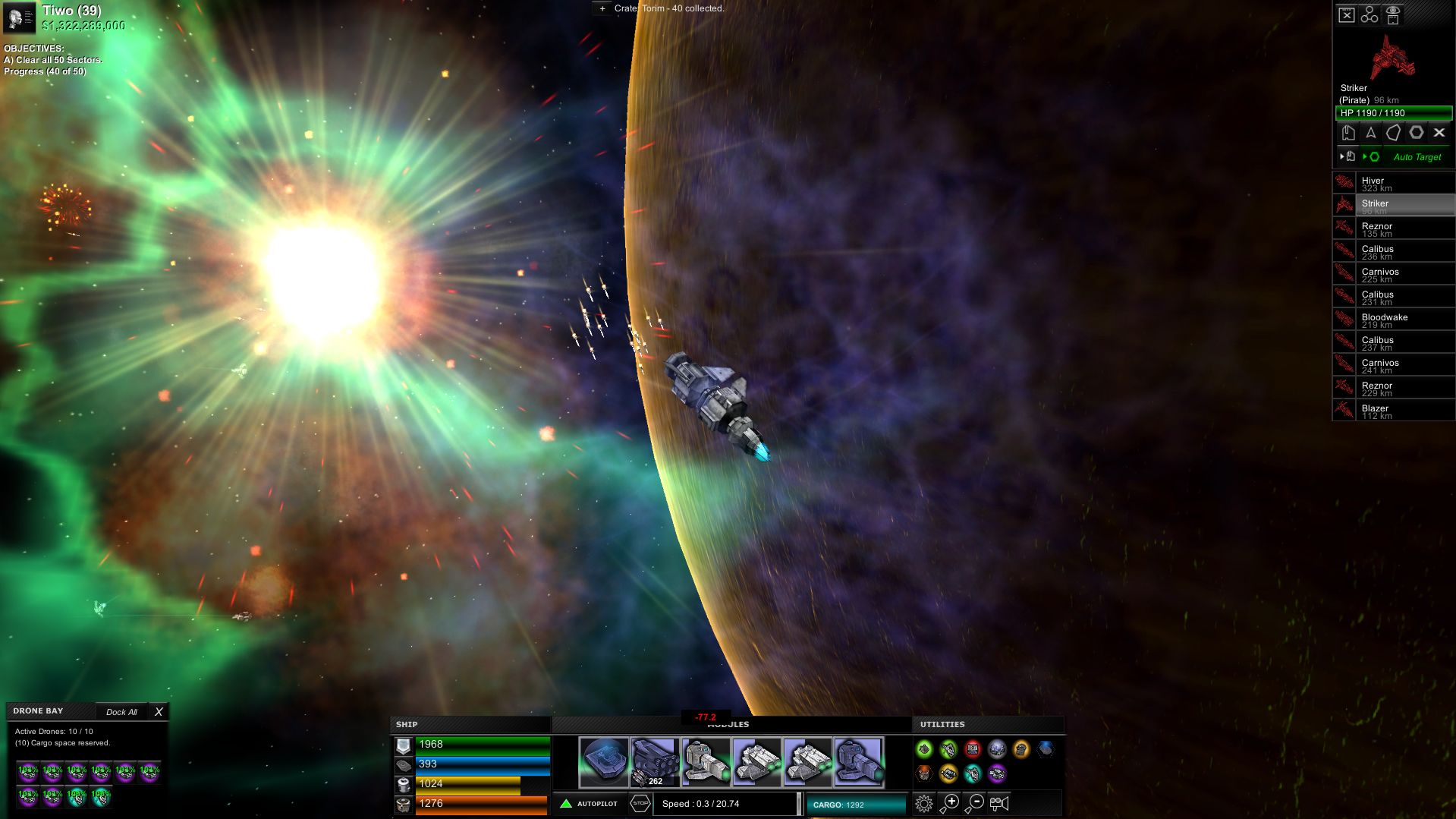Screen dimensions: 1456x819
Task: Select the dock-at-target icon
Action: [1349, 133]
